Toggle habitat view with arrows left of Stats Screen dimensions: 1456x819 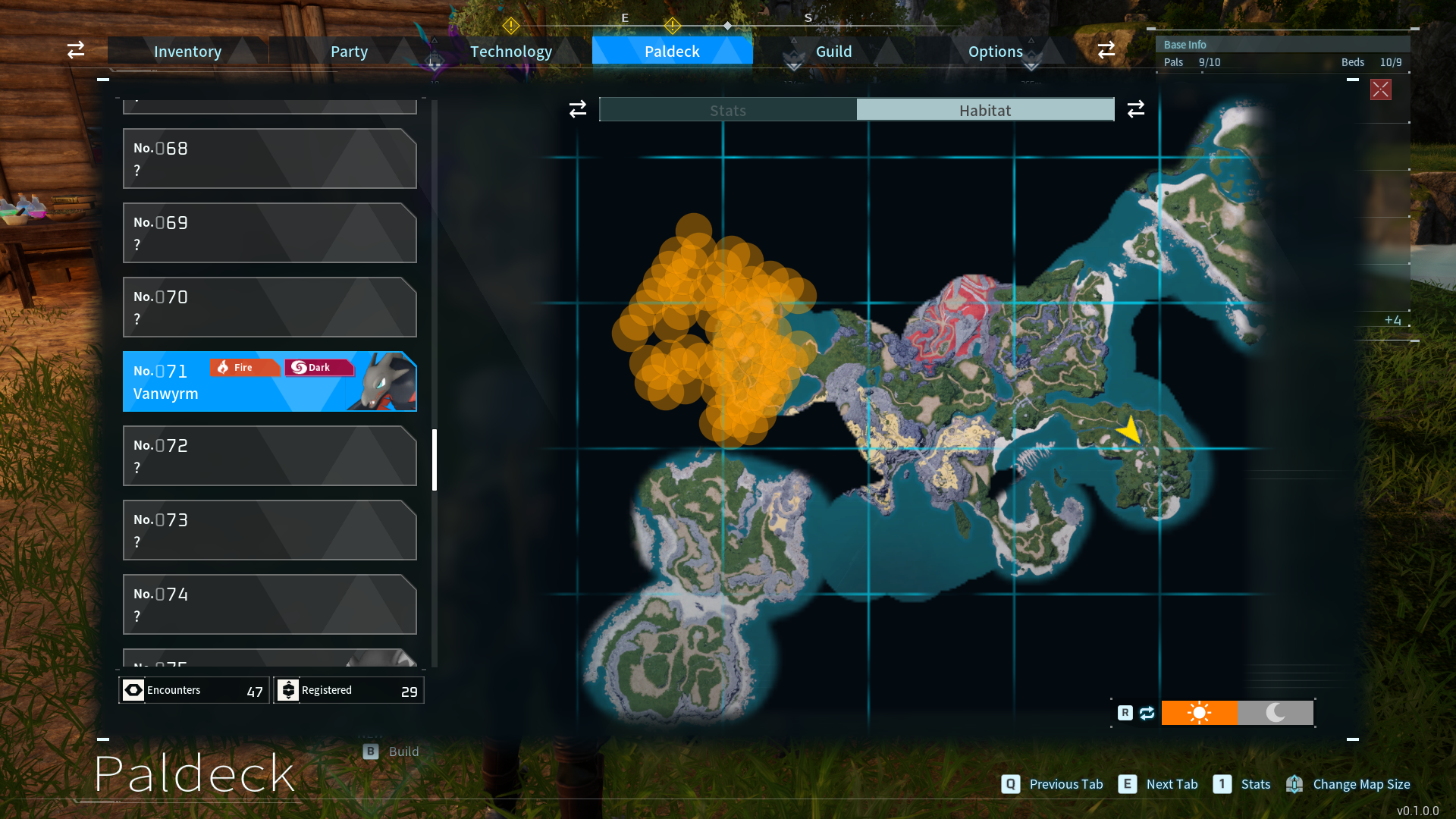coord(577,109)
